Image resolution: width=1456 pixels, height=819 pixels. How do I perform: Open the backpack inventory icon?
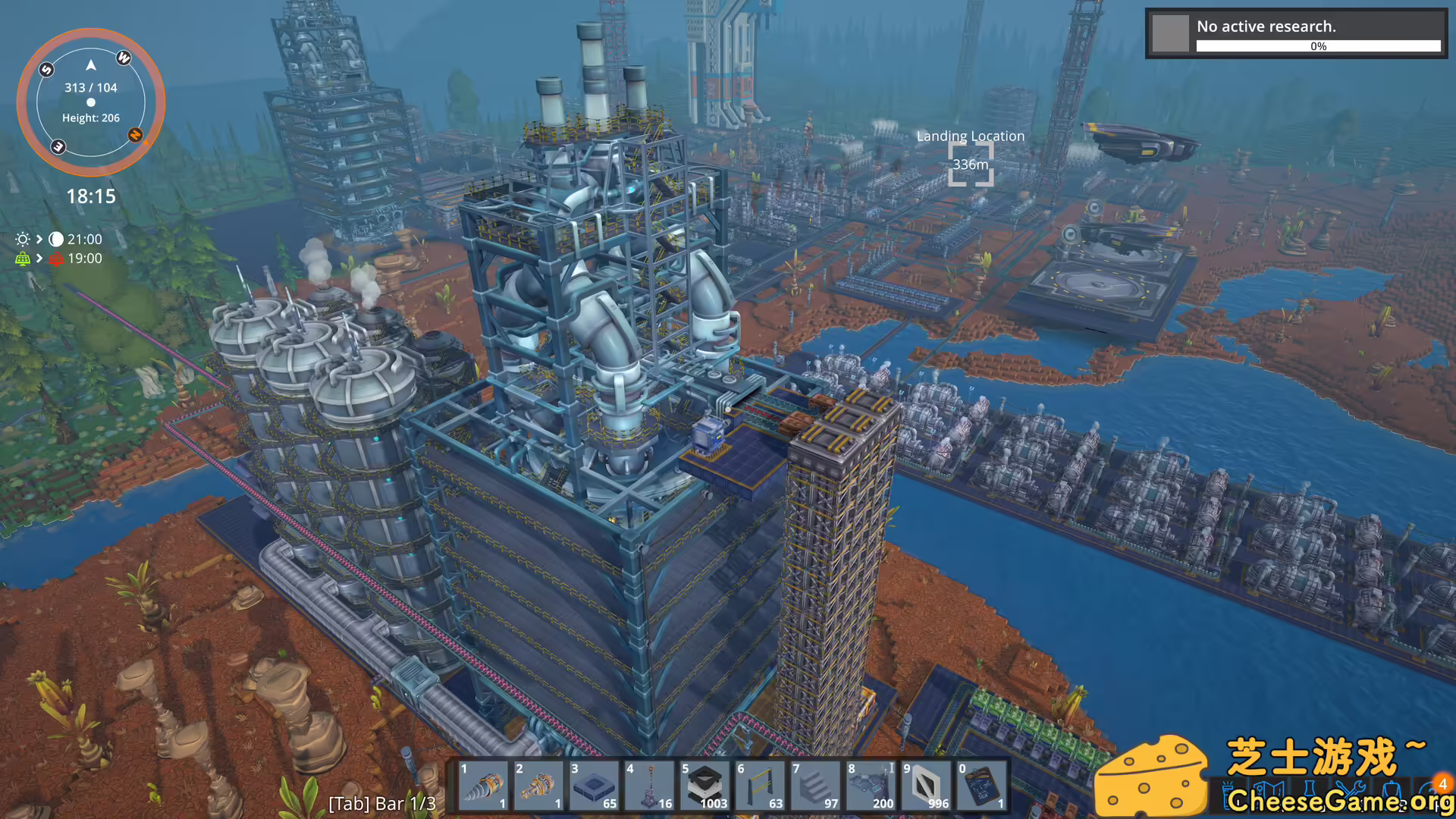(1392, 792)
